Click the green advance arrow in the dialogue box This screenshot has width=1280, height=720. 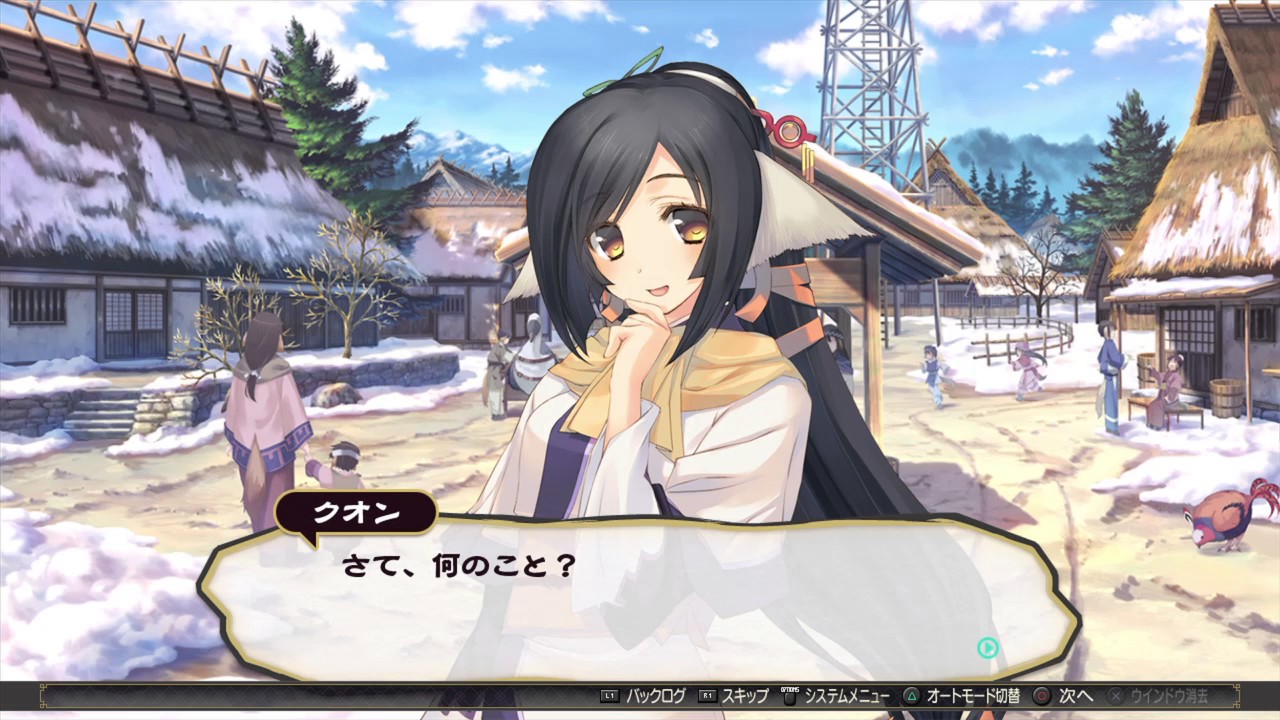pyautogui.click(x=987, y=648)
